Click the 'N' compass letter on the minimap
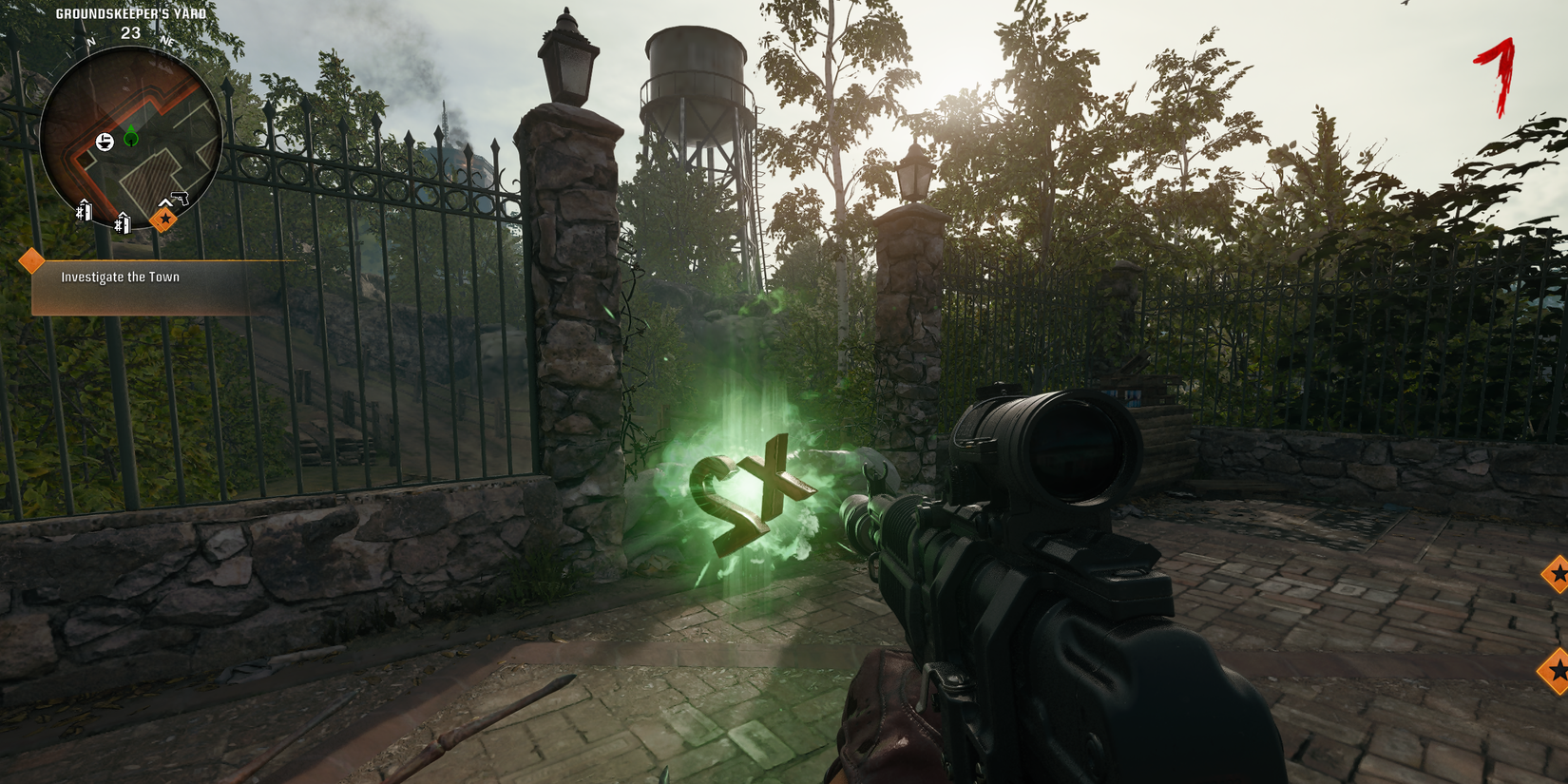The image size is (1568, 784). [x=90, y=42]
